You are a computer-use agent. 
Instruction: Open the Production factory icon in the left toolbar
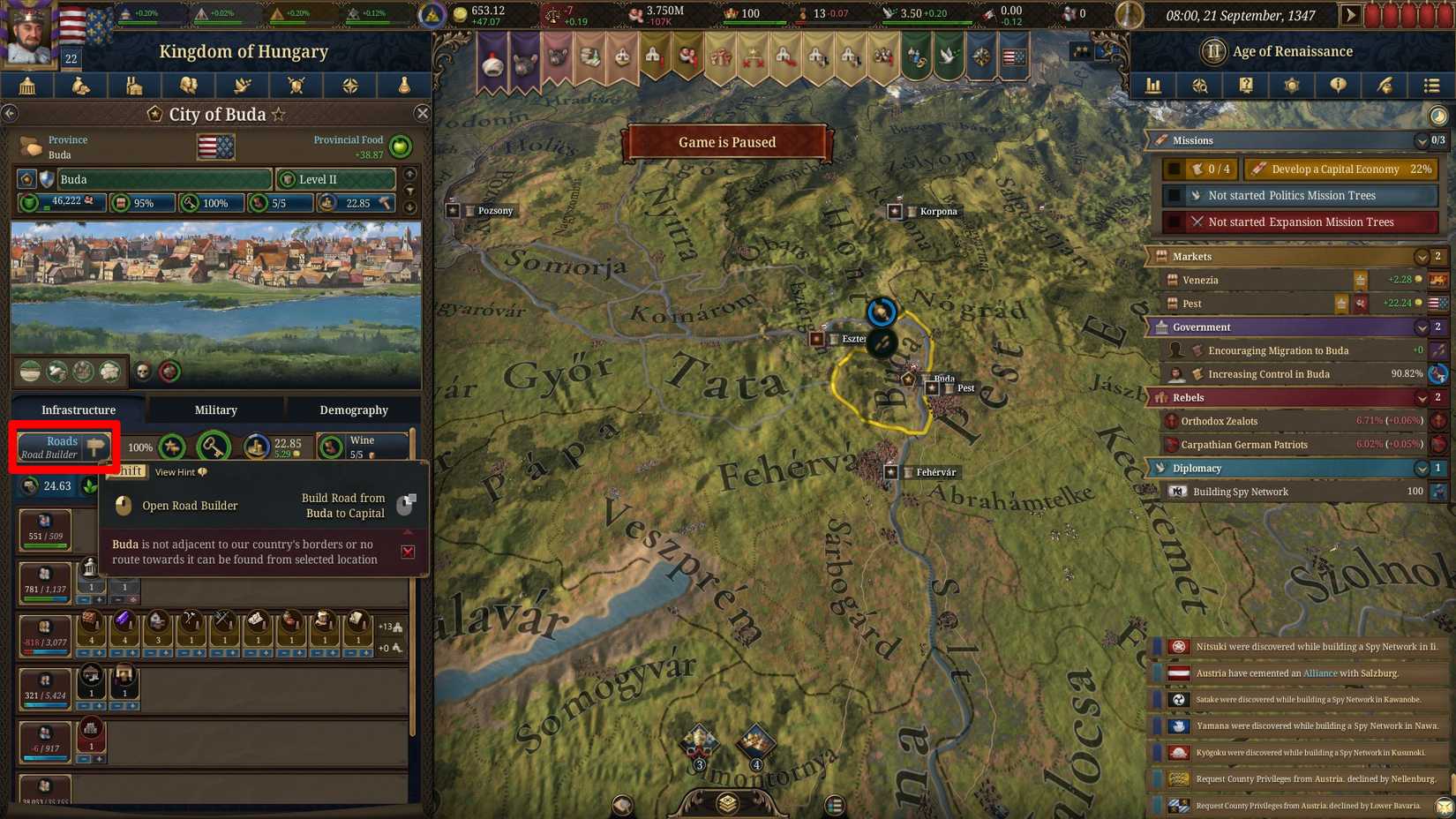tap(134, 86)
